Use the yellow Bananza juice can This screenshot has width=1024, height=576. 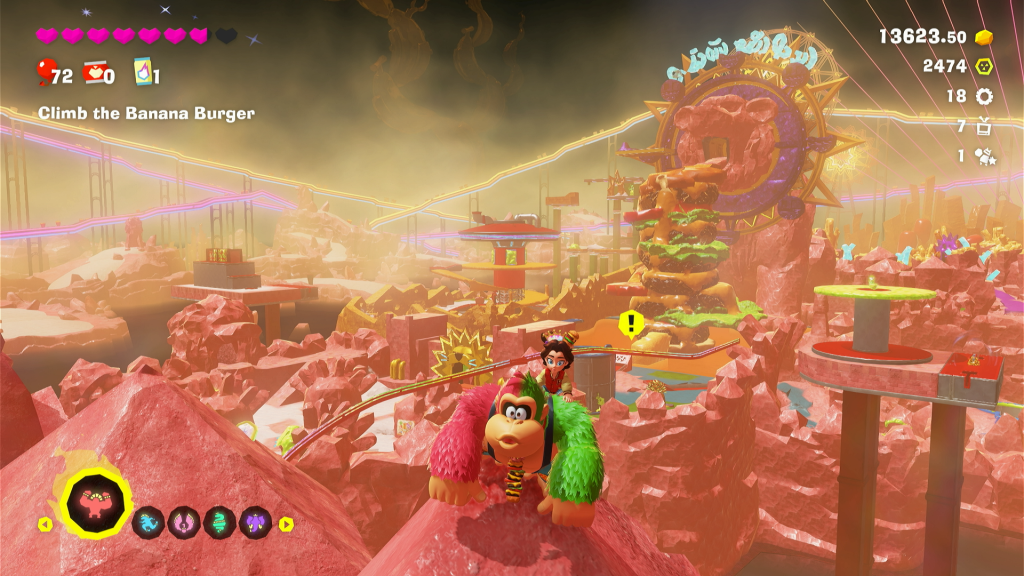click(142, 73)
